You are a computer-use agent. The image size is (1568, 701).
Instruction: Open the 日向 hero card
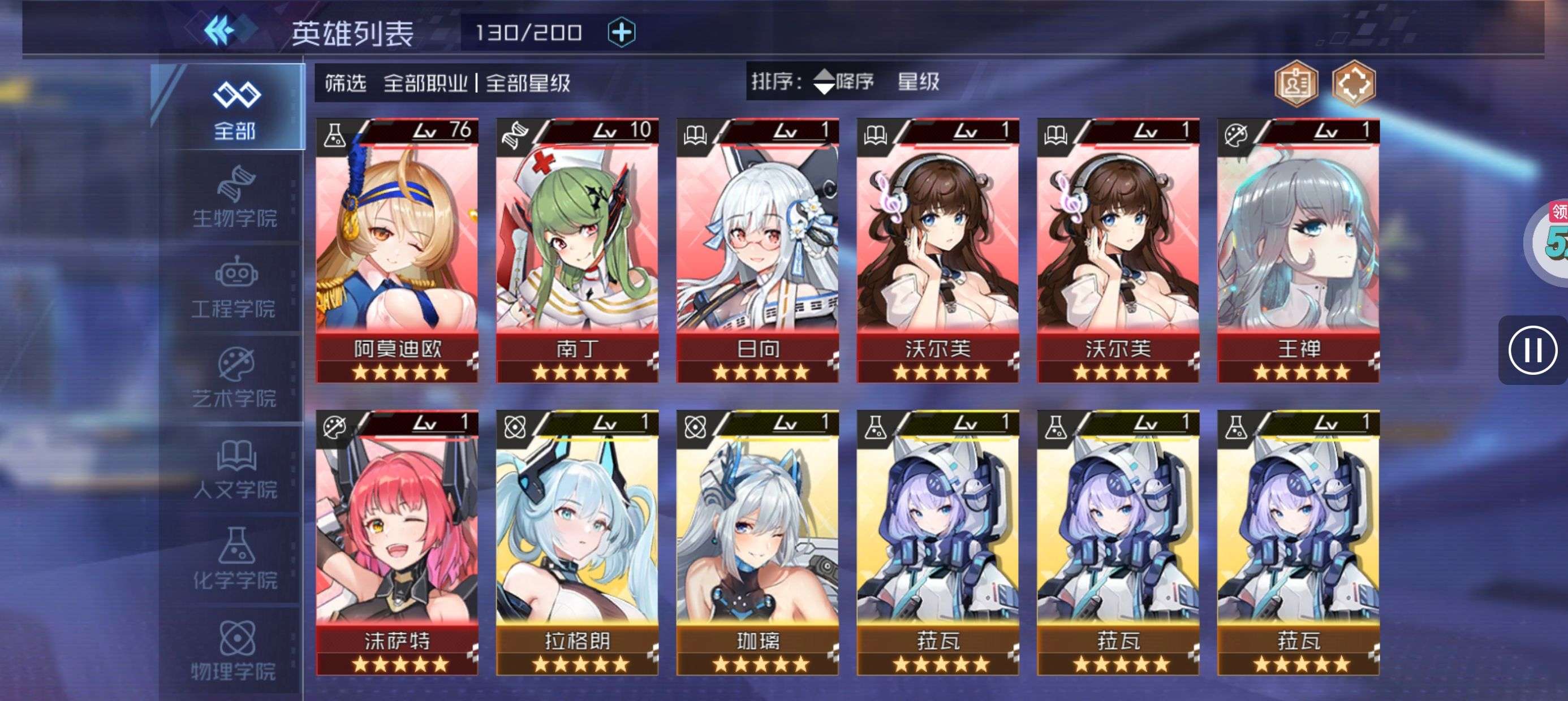click(x=757, y=250)
